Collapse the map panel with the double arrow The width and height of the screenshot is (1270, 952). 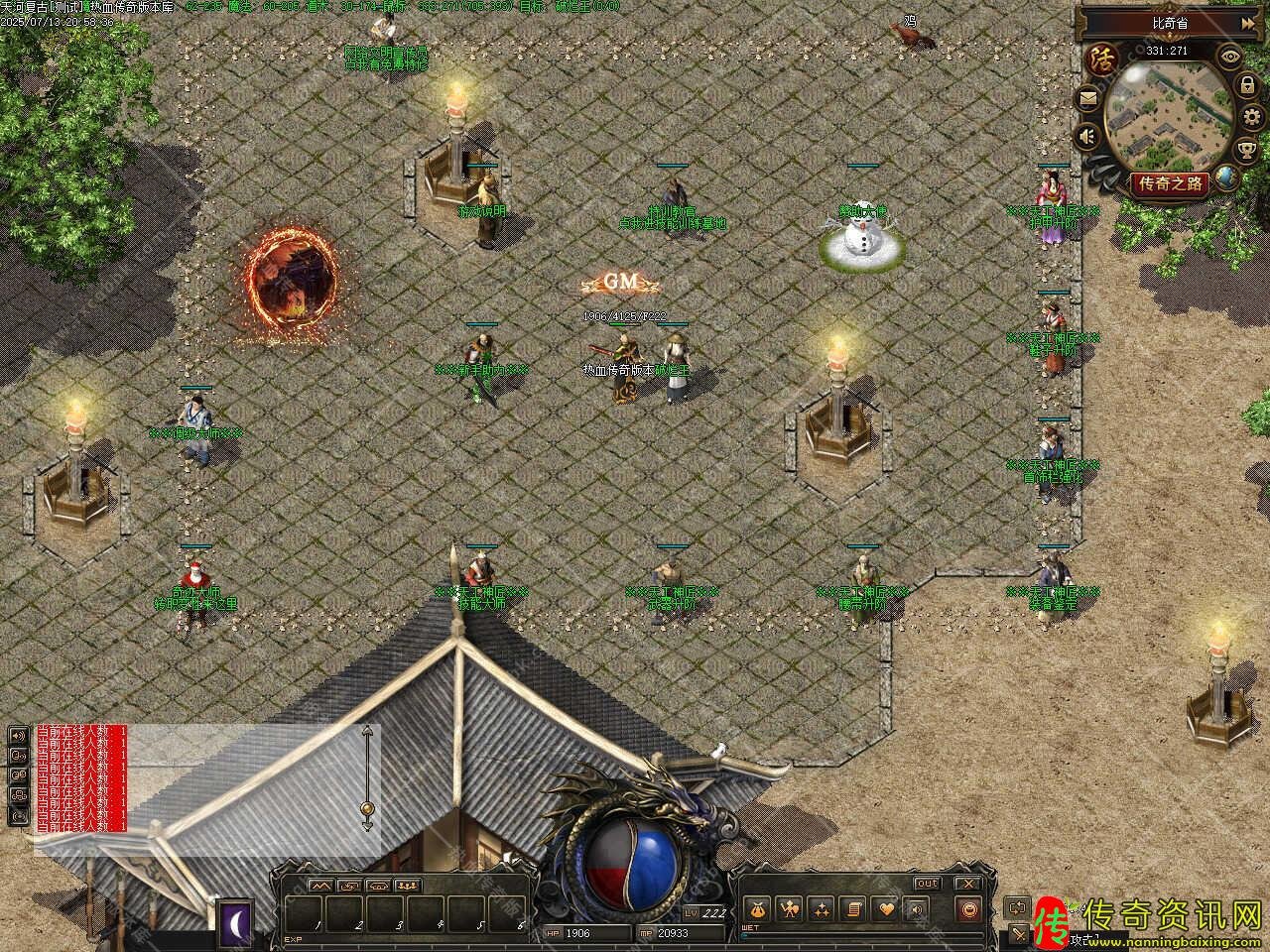[x=1247, y=23]
